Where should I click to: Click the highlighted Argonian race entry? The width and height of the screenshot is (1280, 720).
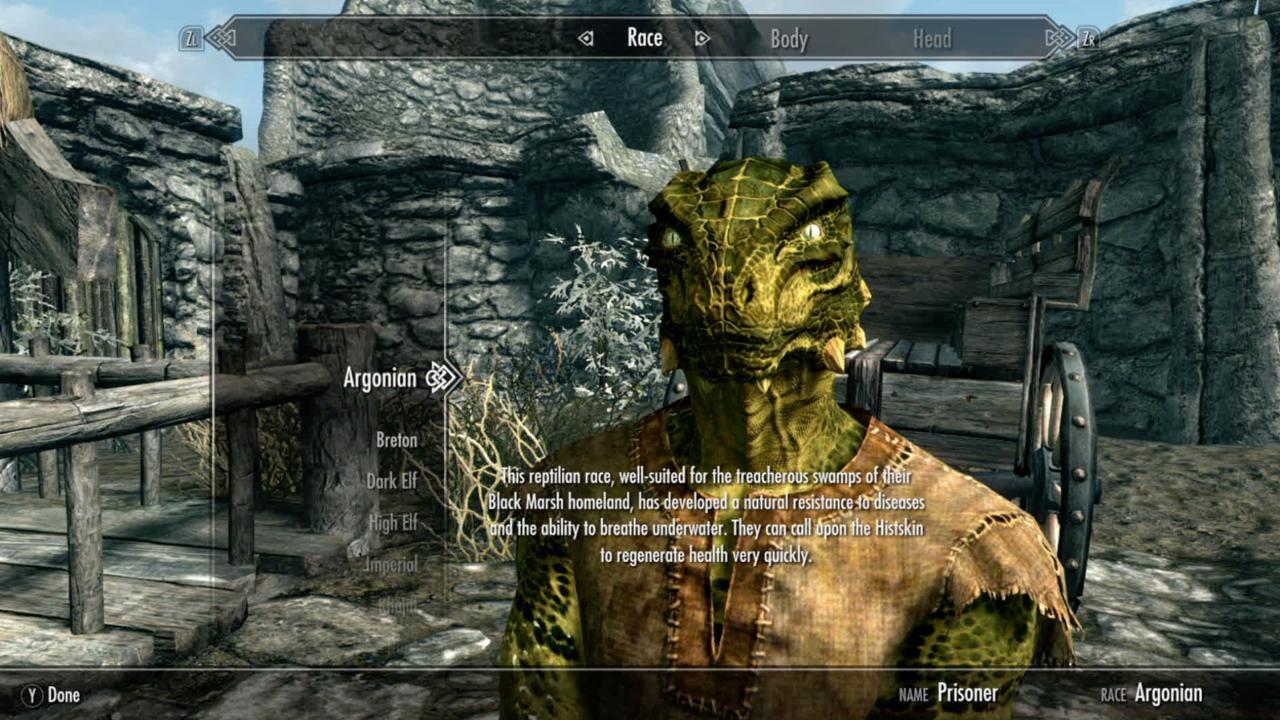pyautogui.click(x=381, y=379)
